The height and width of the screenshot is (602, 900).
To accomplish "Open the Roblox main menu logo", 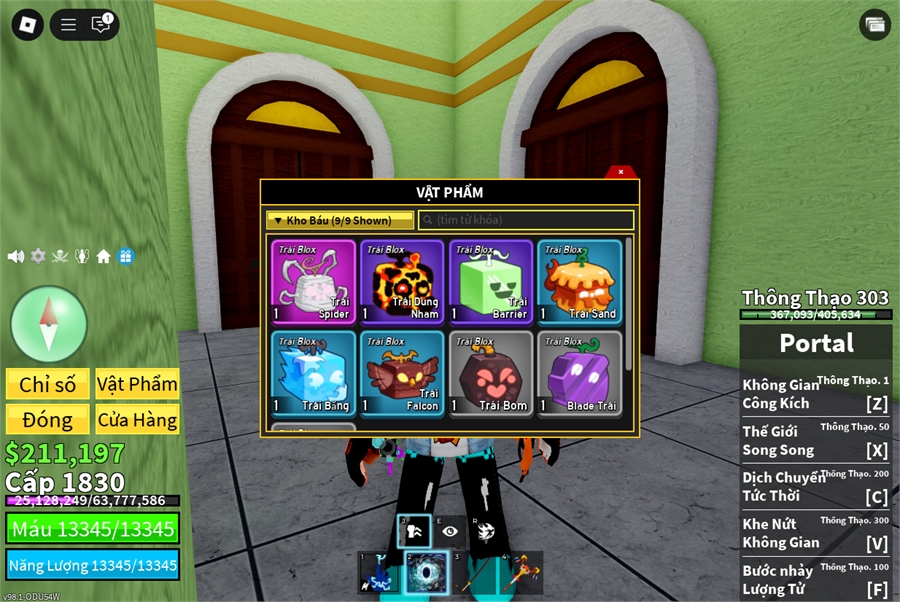I will pos(27,25).
